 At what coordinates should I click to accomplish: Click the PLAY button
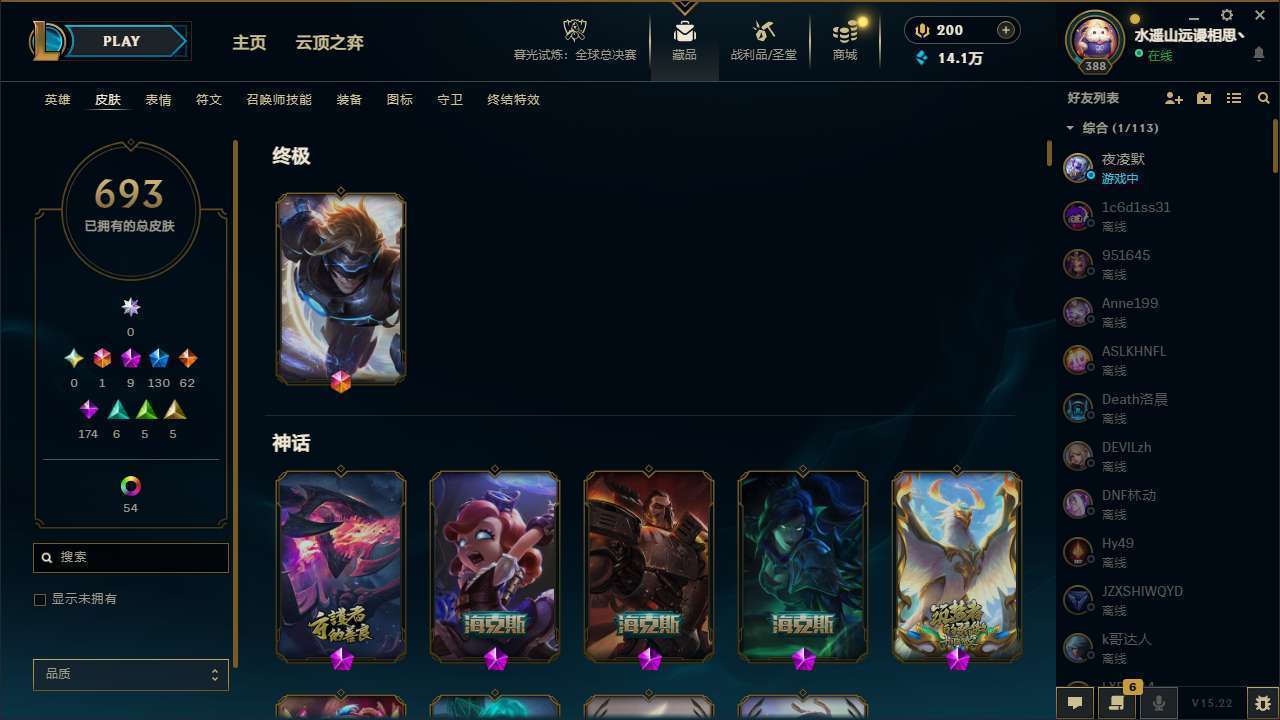(x=121, y=41)
